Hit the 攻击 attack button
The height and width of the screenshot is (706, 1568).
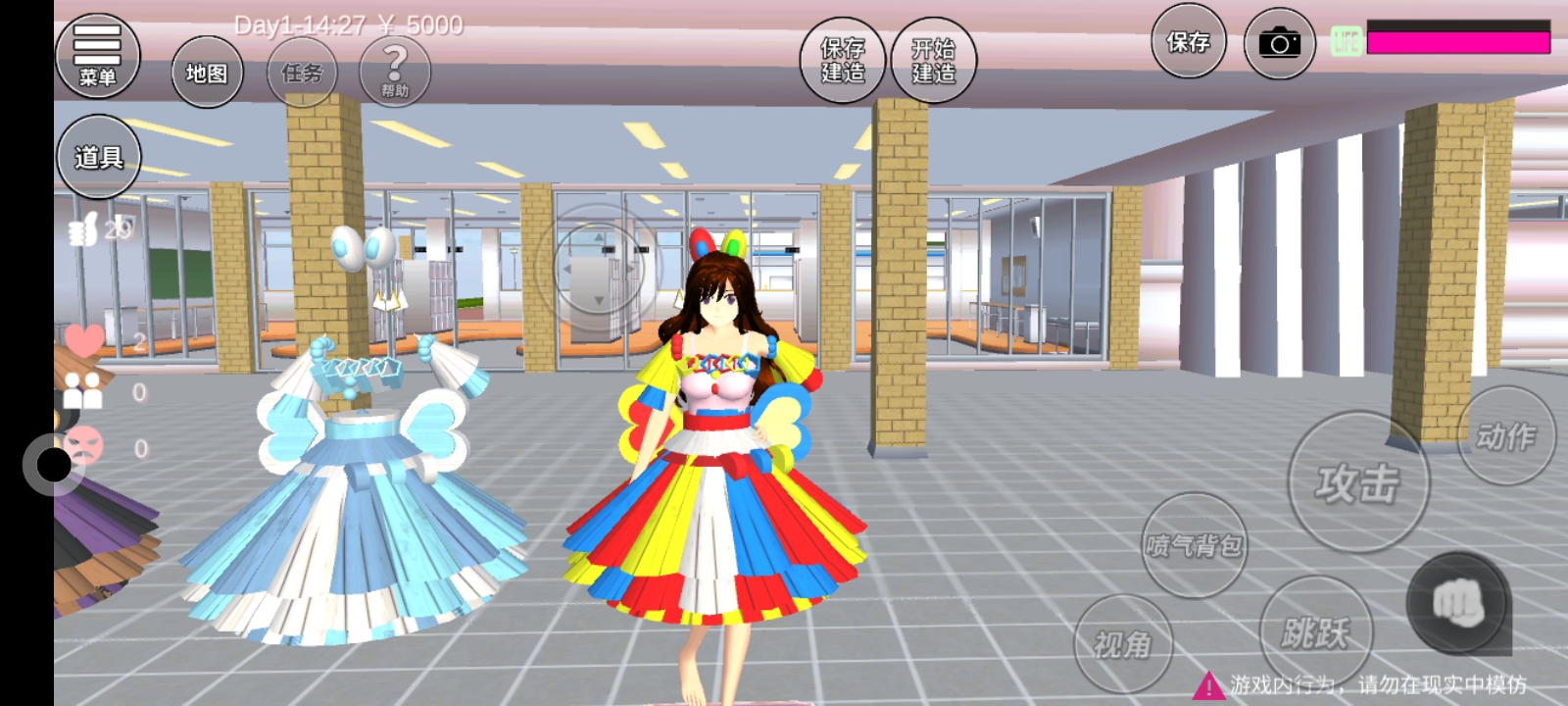(x=1357, y=481)
